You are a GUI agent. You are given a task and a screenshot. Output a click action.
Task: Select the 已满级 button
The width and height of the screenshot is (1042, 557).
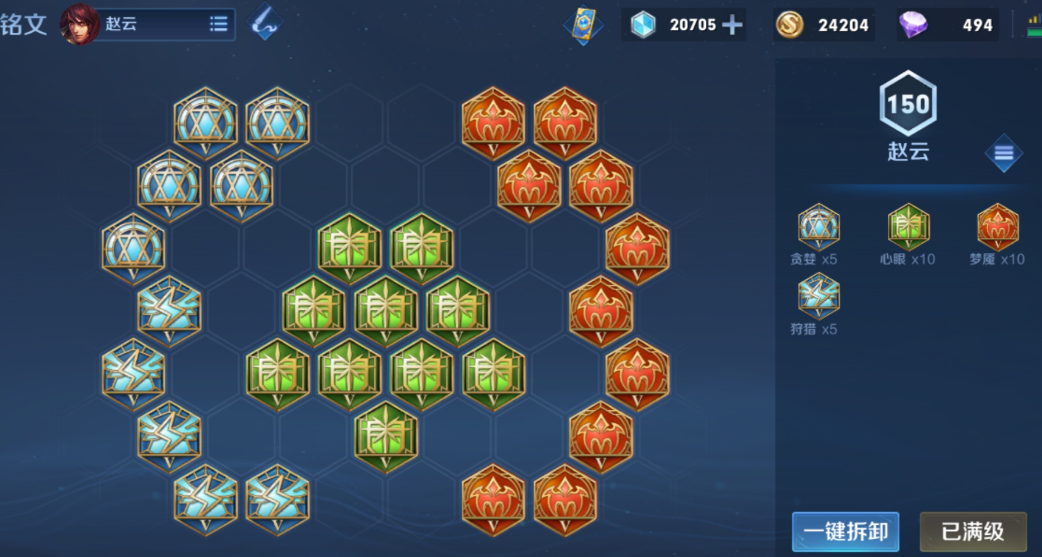(x=973, y=532)
